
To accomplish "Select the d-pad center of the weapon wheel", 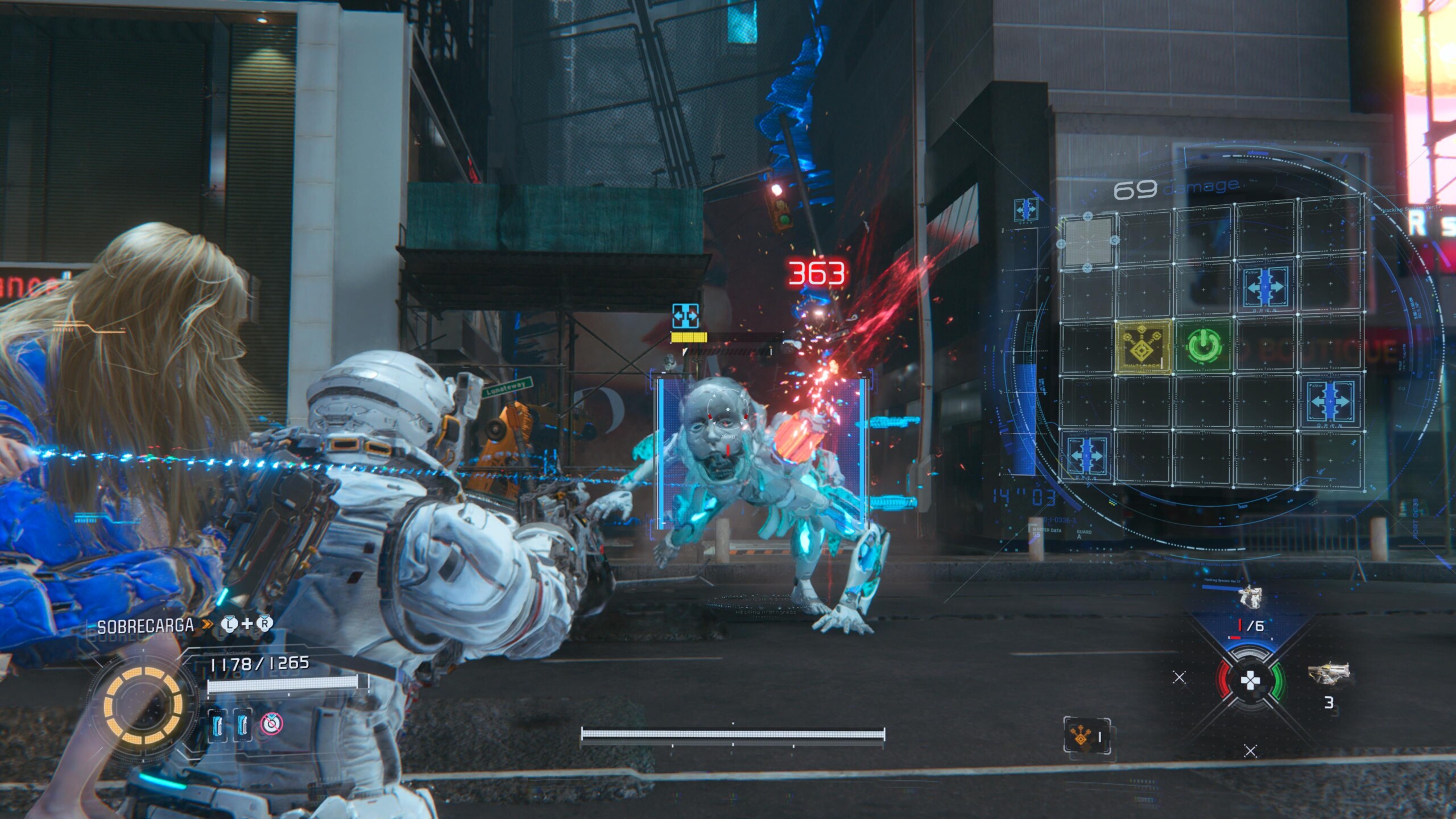I will [1250, 680].
